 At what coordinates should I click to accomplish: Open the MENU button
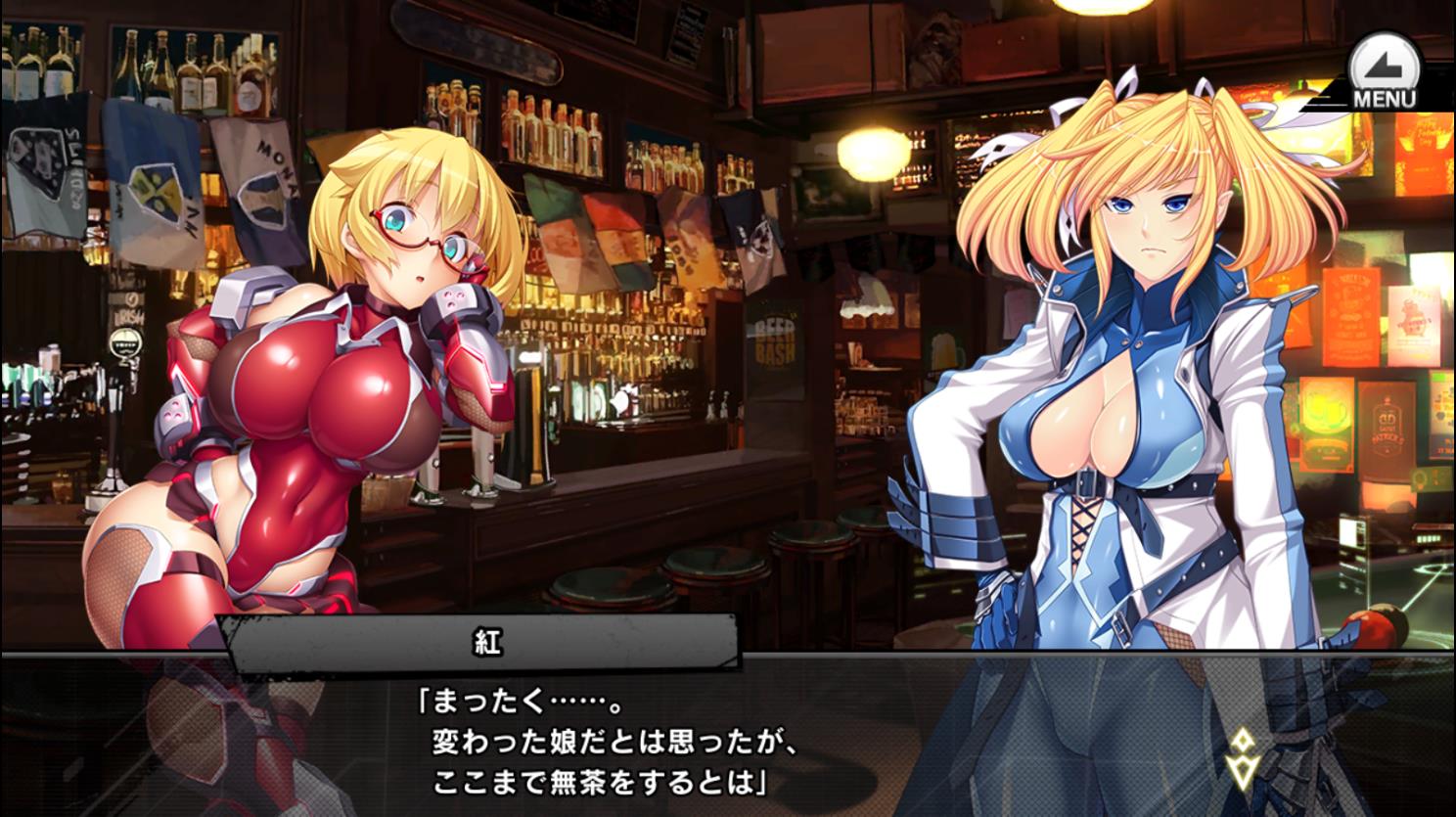pyautogui.click(x=1383, y=74)
